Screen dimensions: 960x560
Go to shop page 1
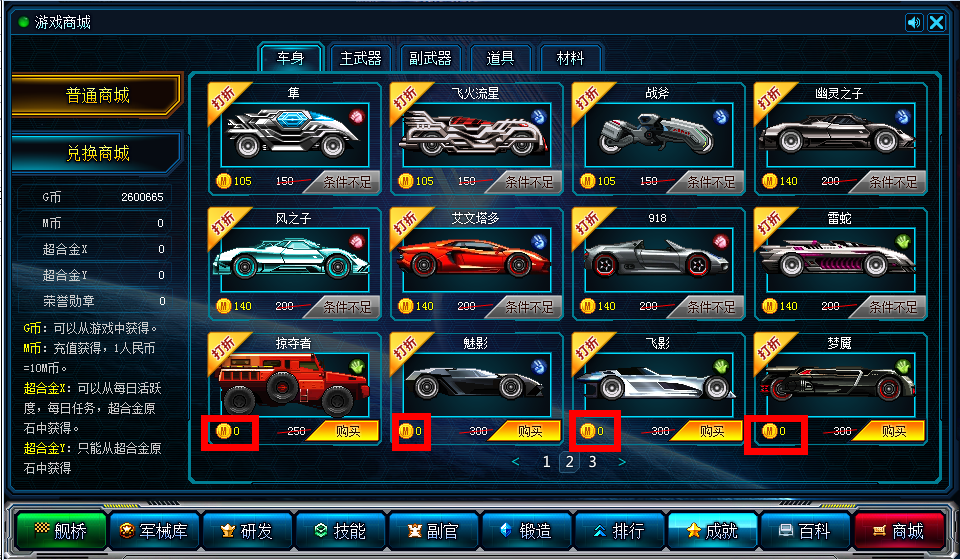click(546, 462)
